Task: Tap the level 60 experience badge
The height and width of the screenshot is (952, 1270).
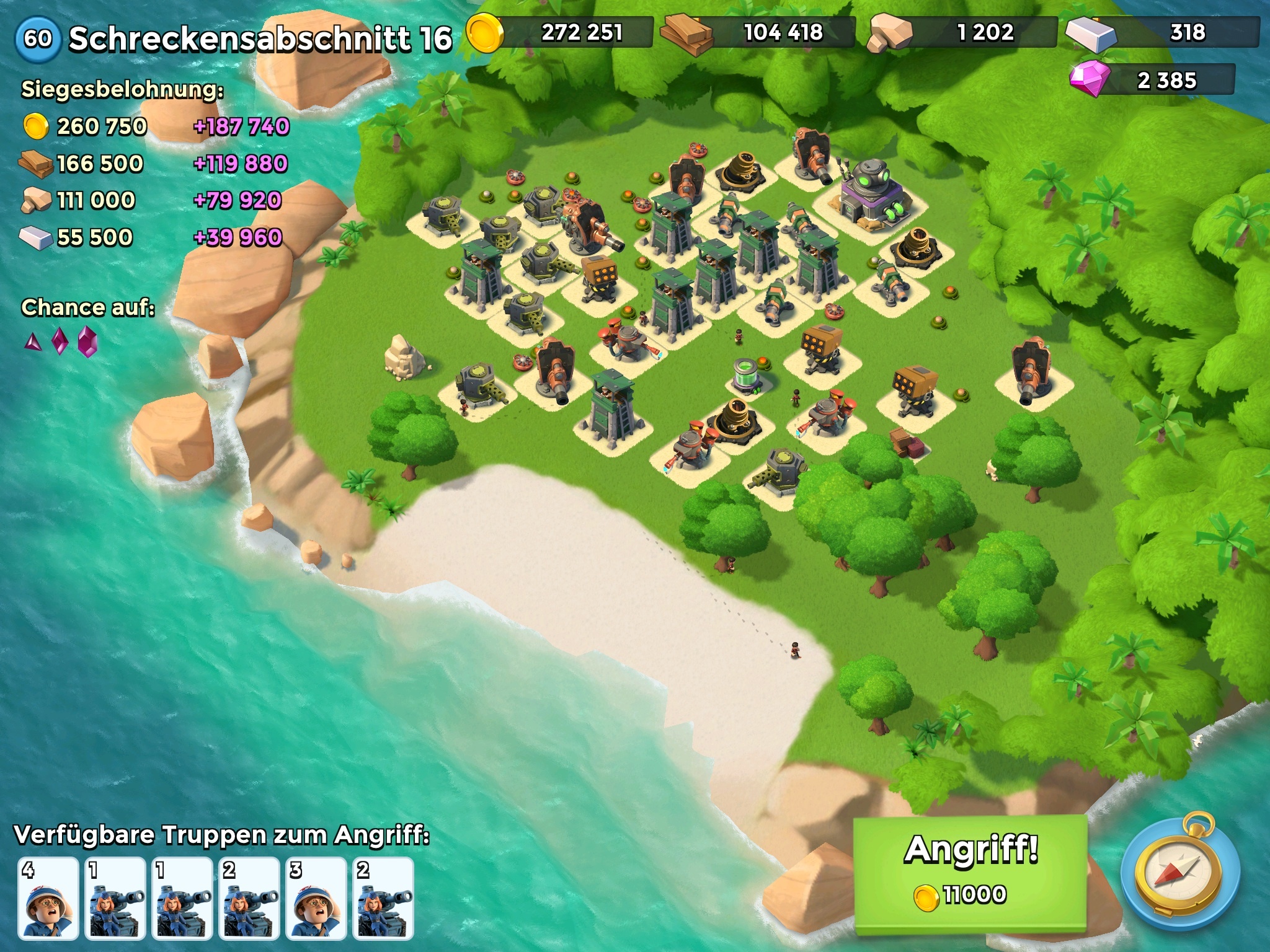Action: click(38, 38)
